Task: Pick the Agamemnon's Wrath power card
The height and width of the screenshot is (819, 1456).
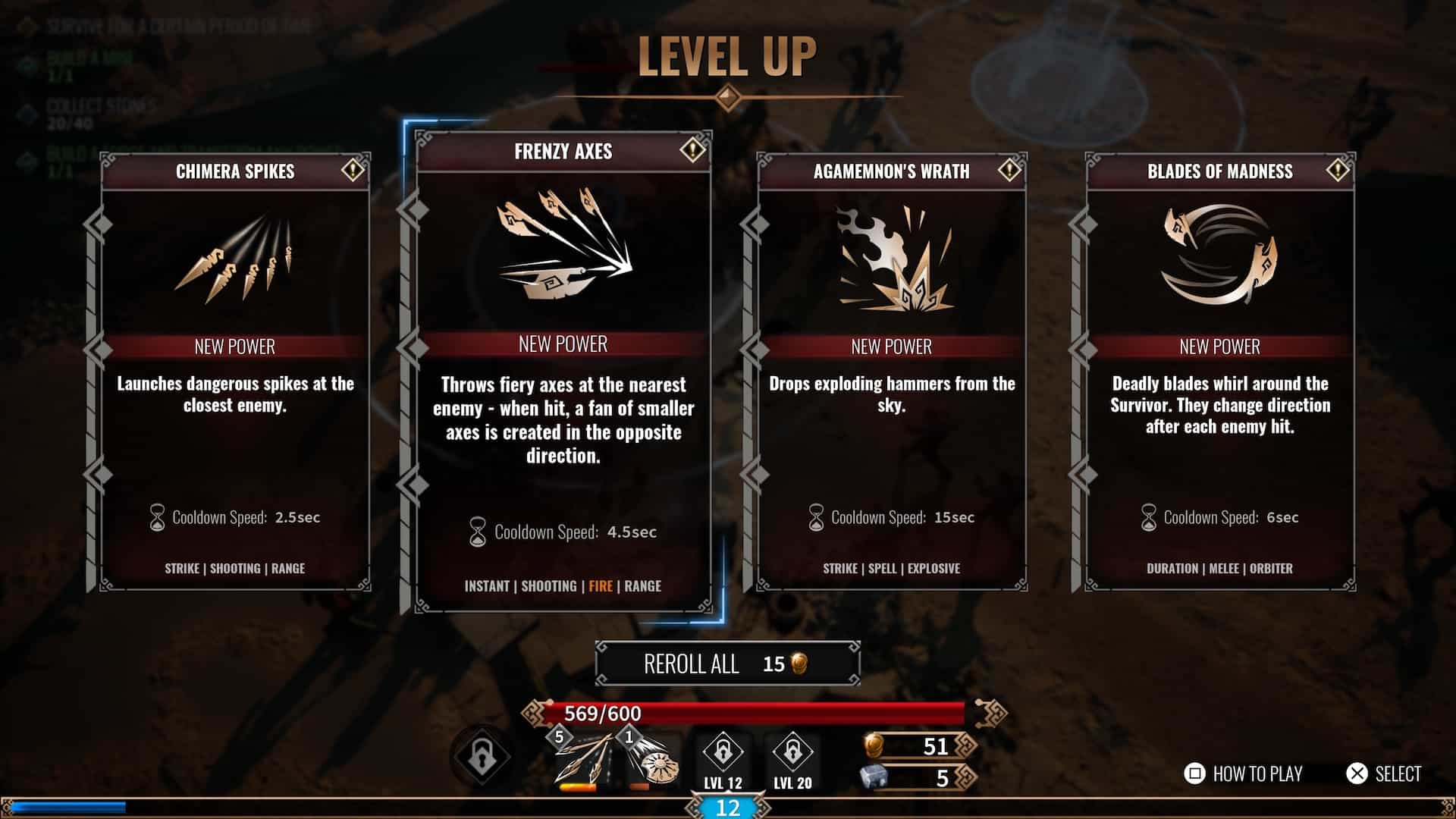Action: click(892, 372)
